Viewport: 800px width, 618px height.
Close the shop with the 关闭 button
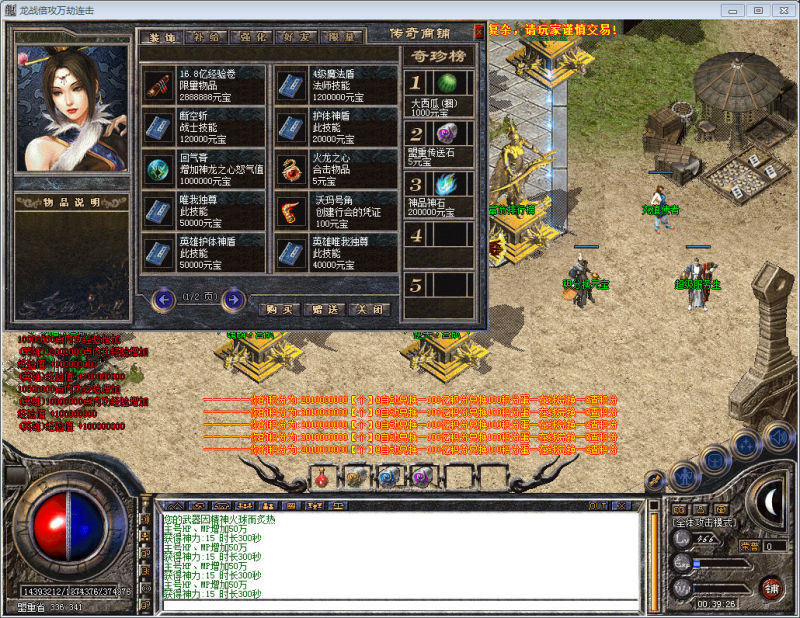[369, 309]
